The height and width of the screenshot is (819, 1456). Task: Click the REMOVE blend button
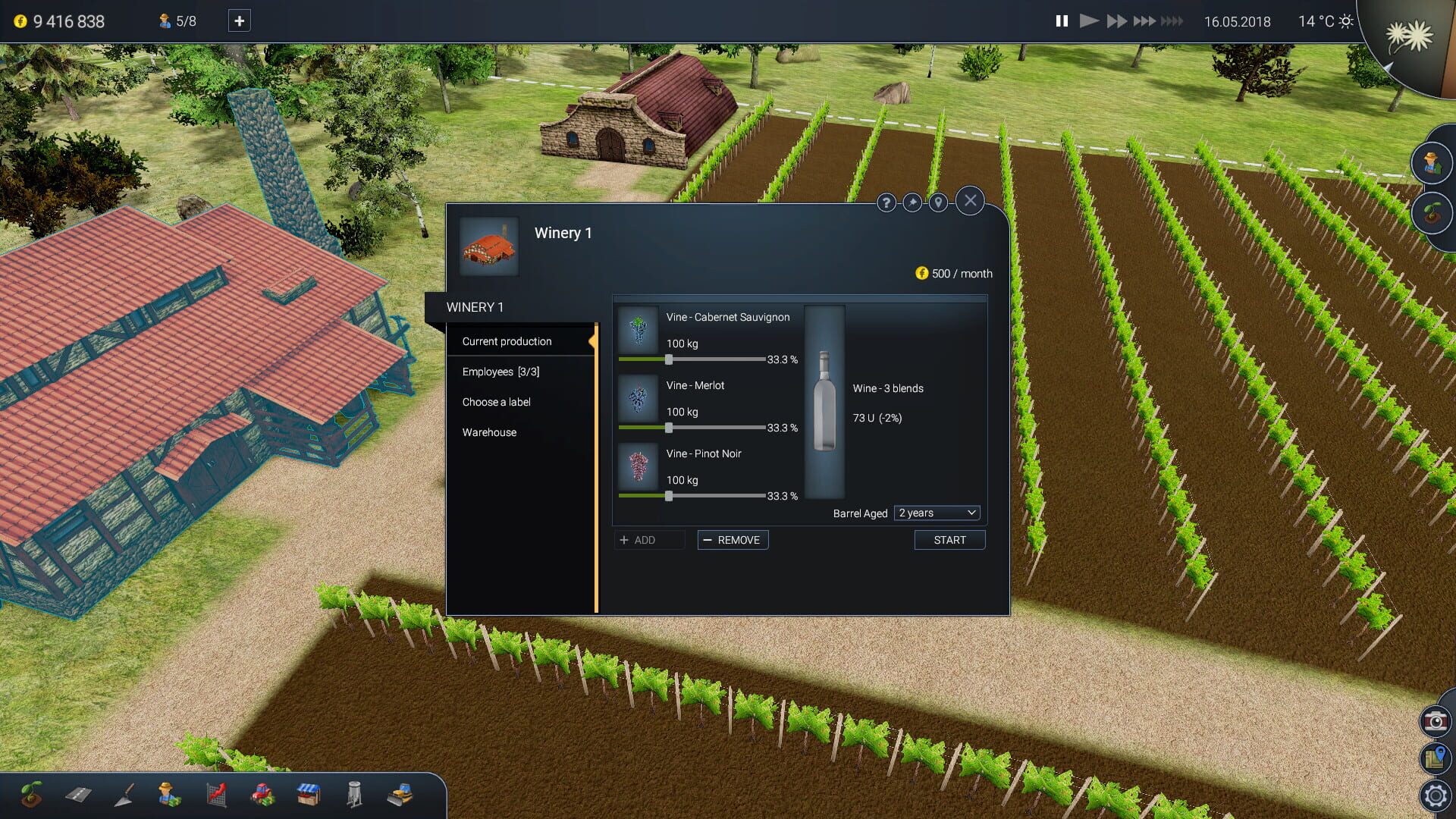point(733,539)
